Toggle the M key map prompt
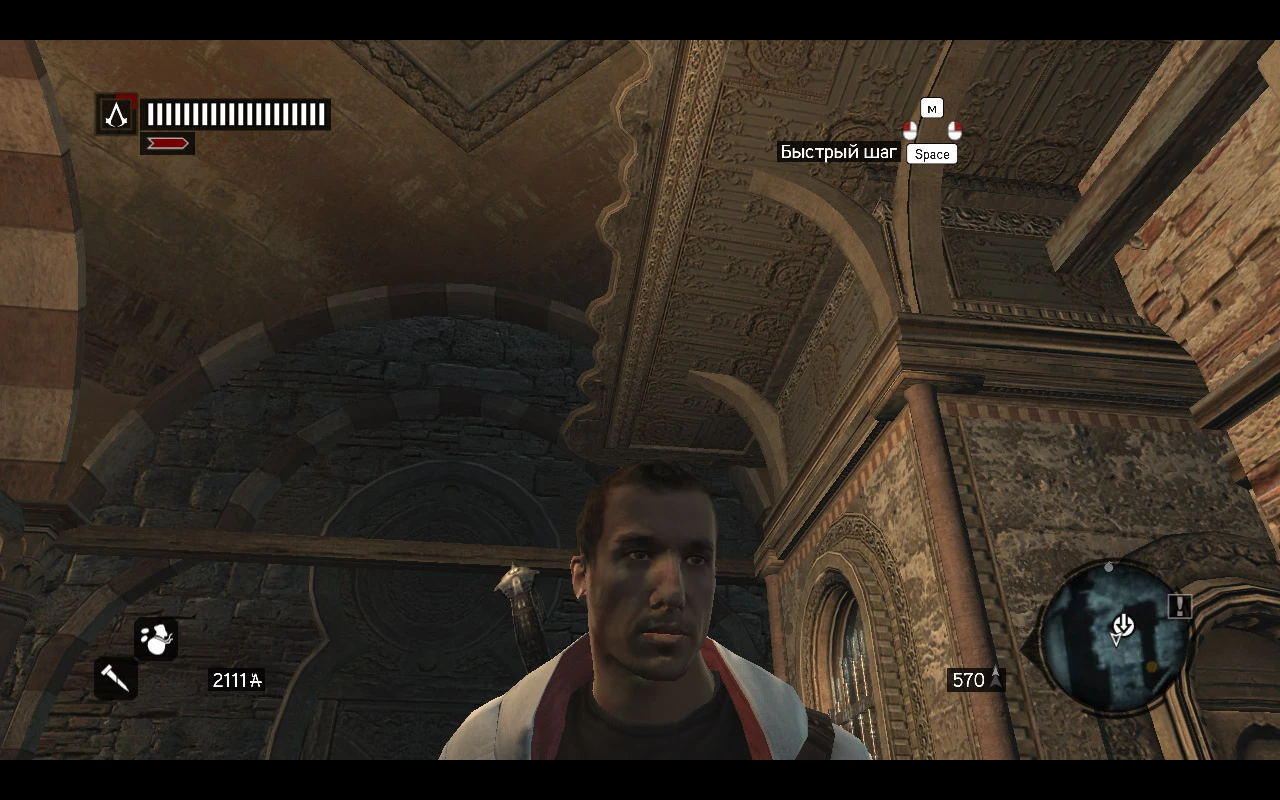The image size is (1280, 800). 932,108
